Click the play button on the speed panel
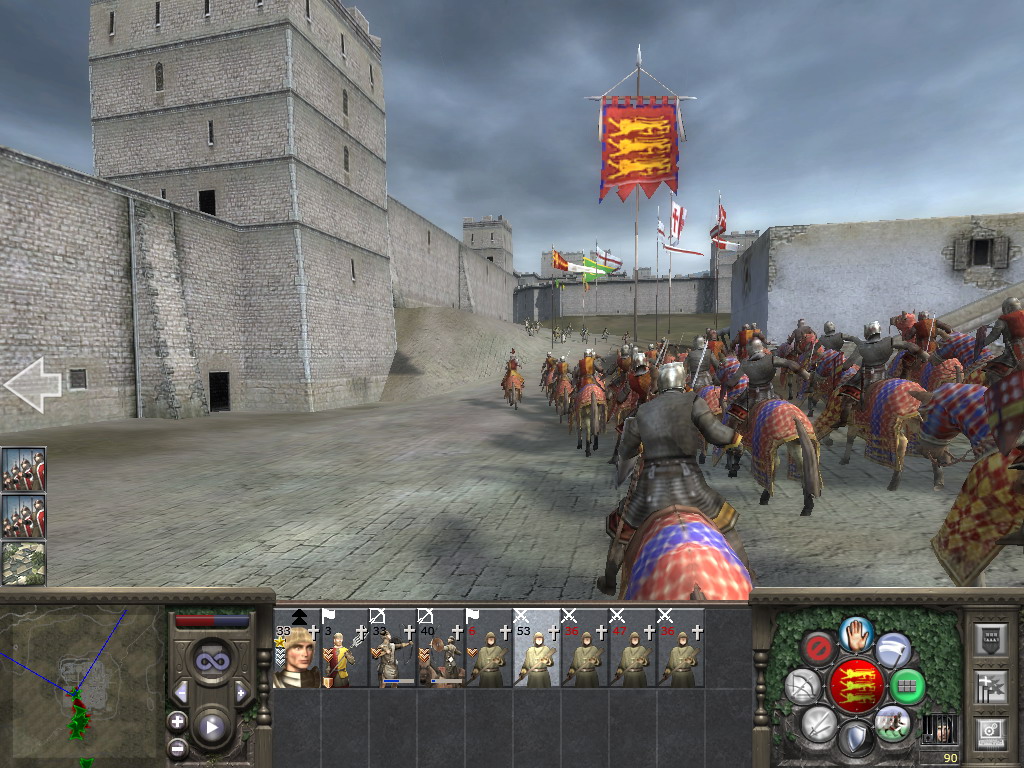Screen dimensions: 1024x768 click(x=211, y=727)
